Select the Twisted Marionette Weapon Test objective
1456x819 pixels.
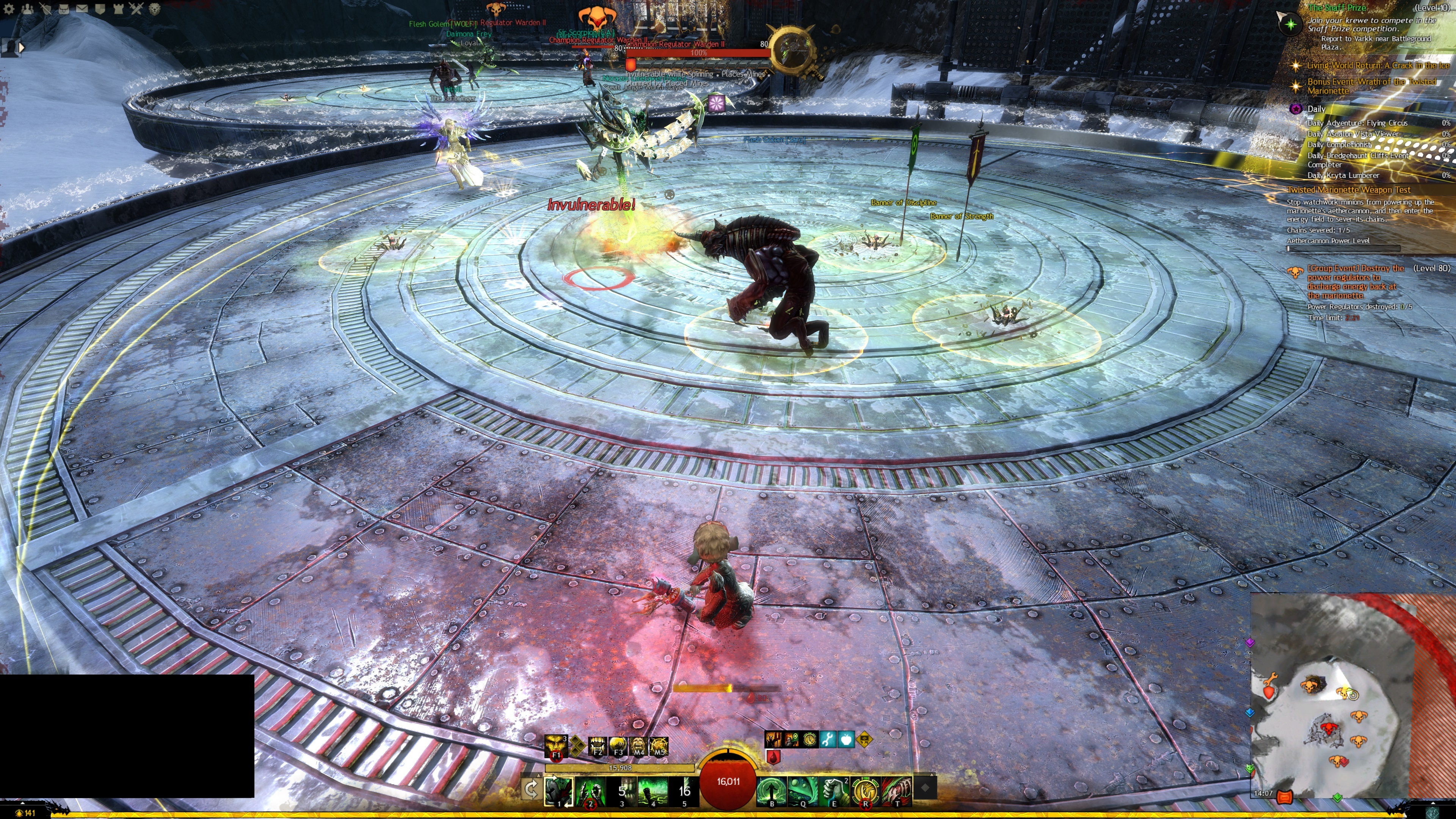coord(1349,190)
